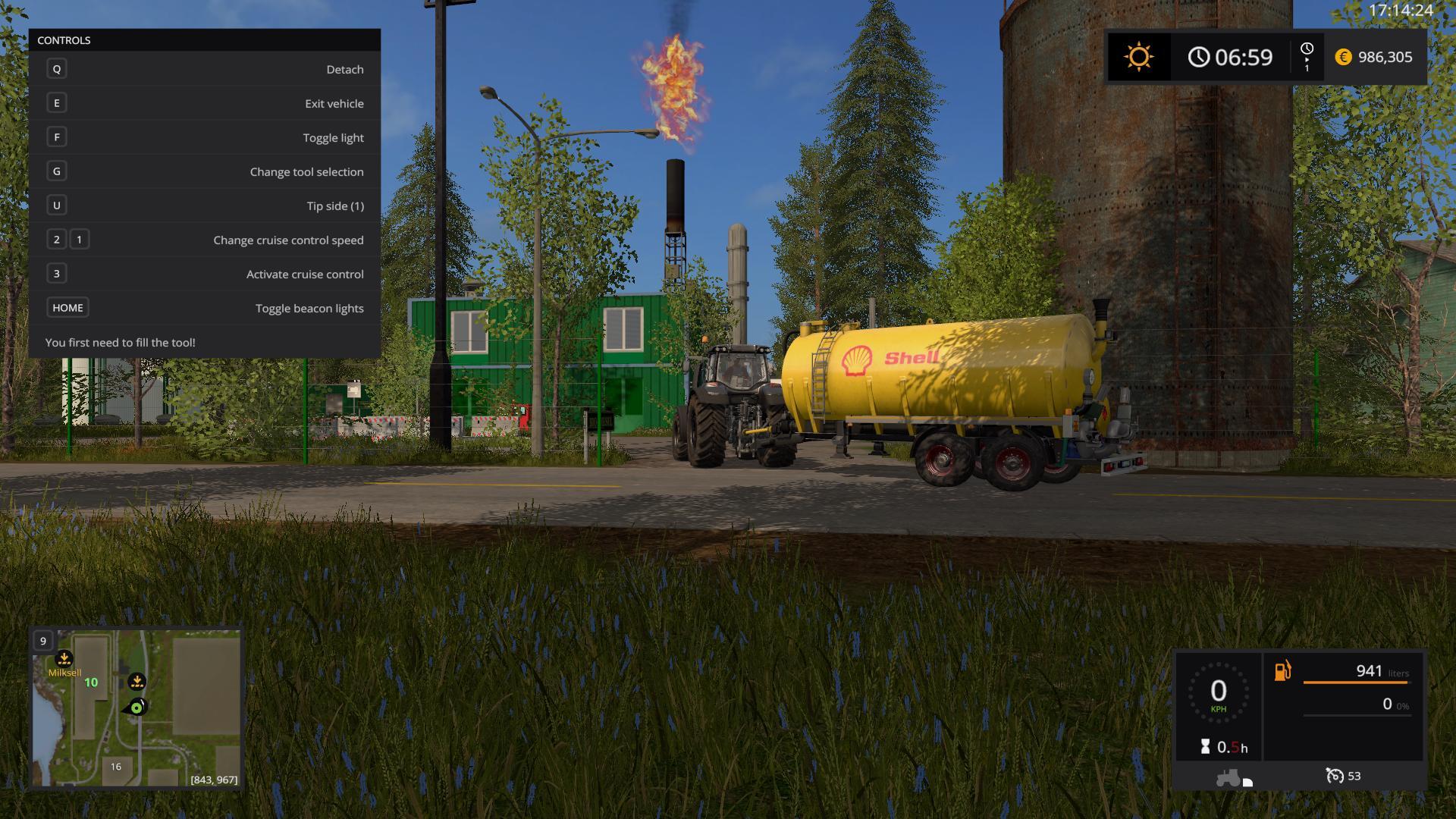
Task: Select the Milksell marker on the minimap
Action: pyautogui.click(x=64, y=659)
